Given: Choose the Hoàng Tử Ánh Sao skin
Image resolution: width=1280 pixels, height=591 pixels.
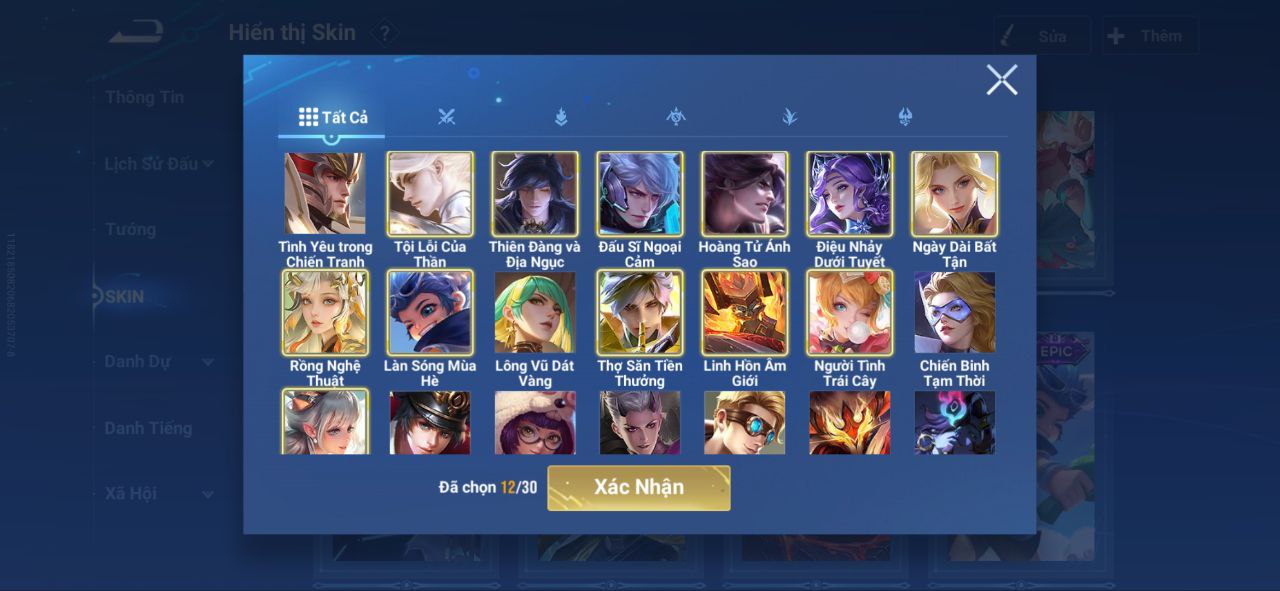Looking at the screenshot, I should click(x=745, y=194).
